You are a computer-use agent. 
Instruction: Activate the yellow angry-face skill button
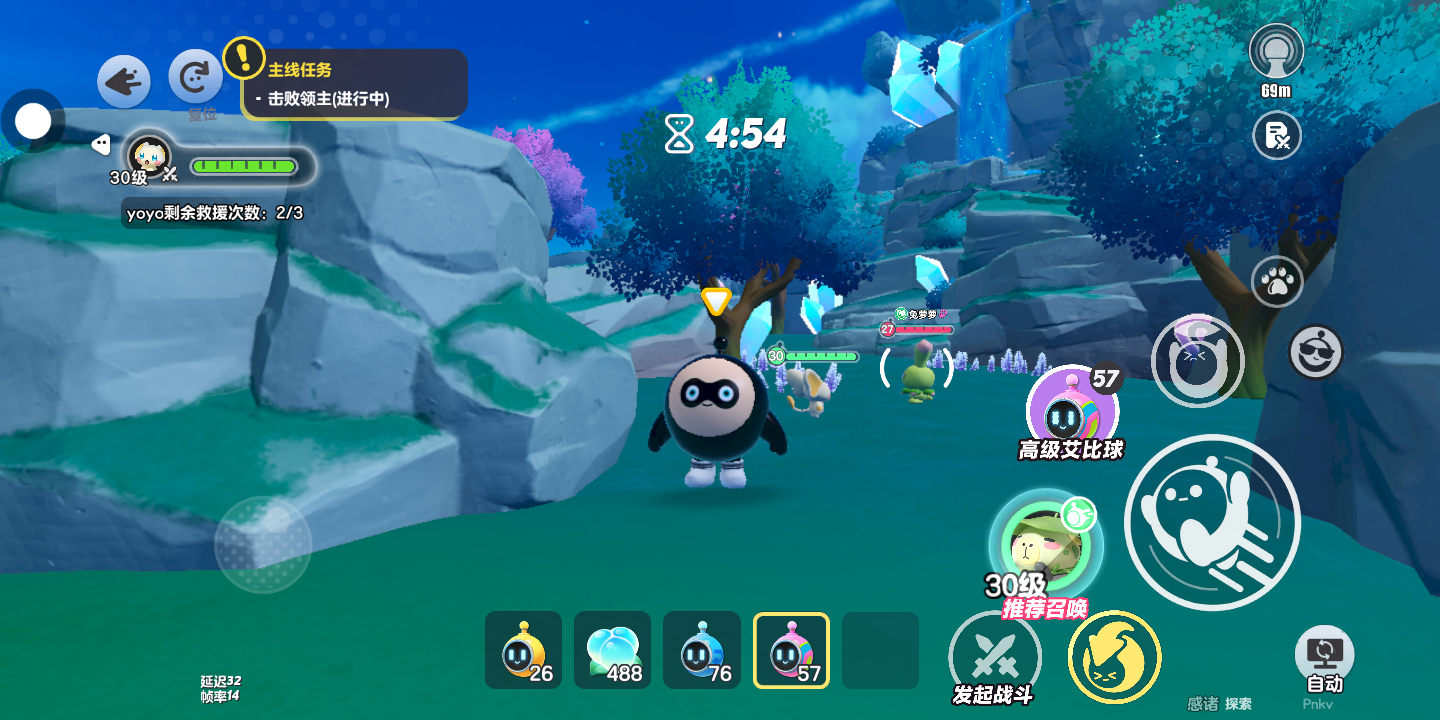point(1114,657)
